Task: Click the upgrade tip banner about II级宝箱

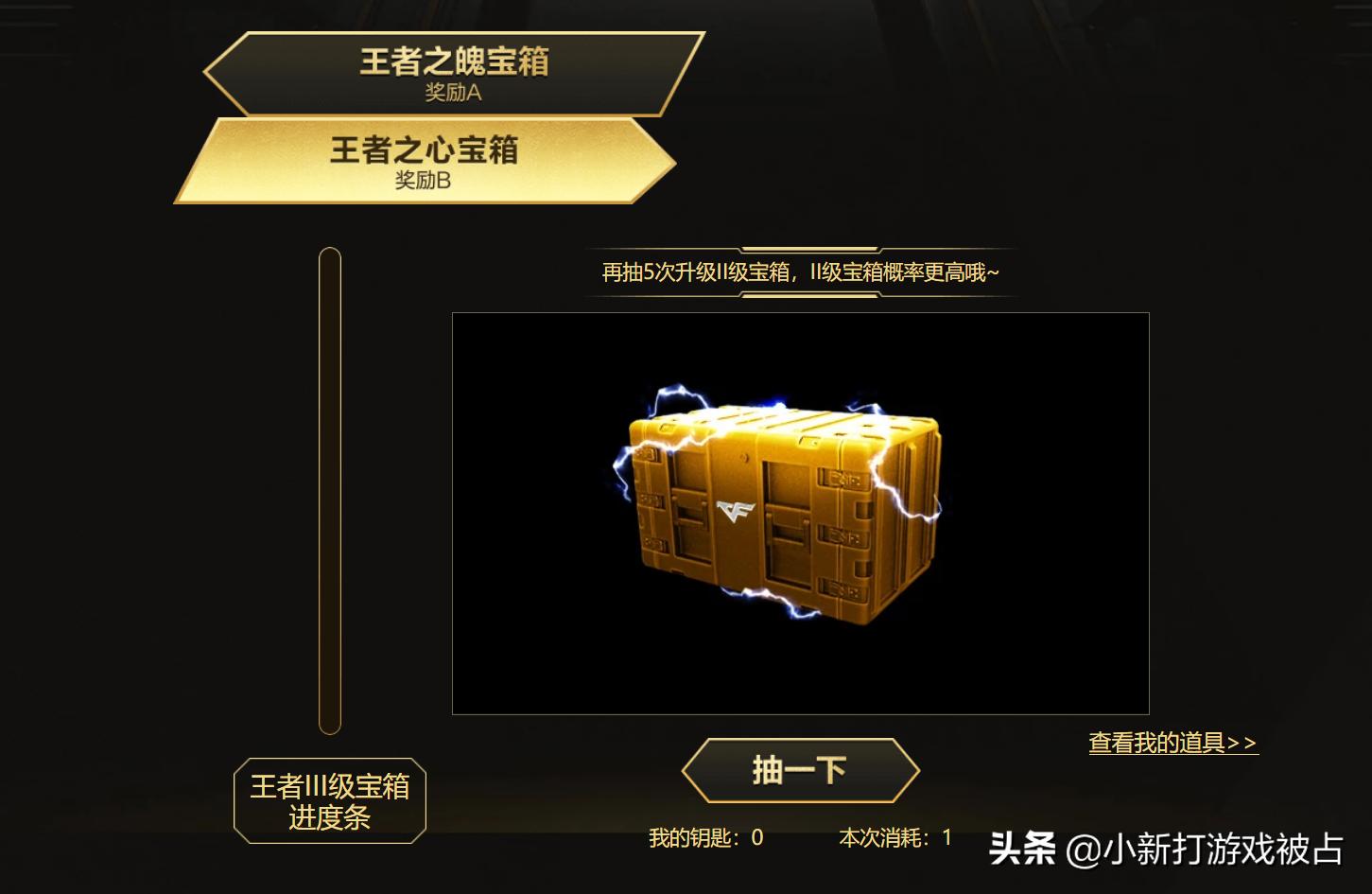Action: pos(799,271)
